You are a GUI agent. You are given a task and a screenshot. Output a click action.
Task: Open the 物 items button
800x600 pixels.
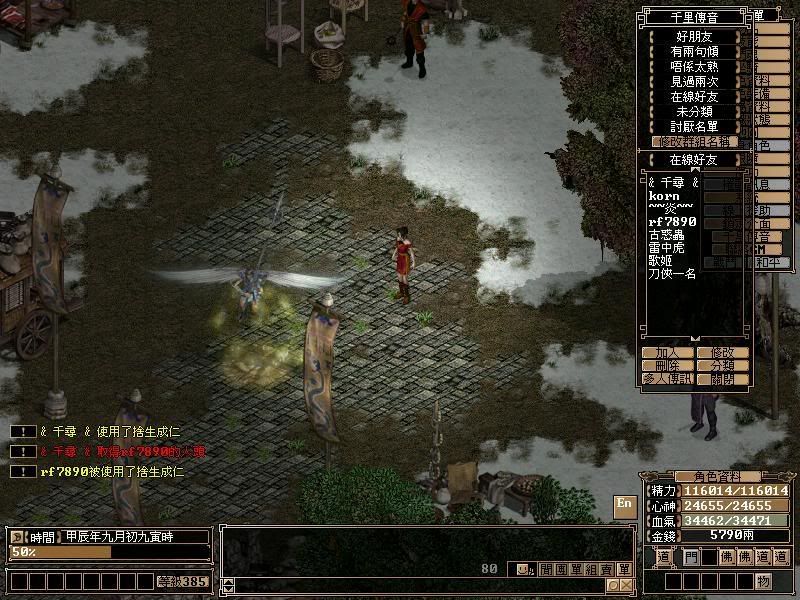tap(763, 581)
